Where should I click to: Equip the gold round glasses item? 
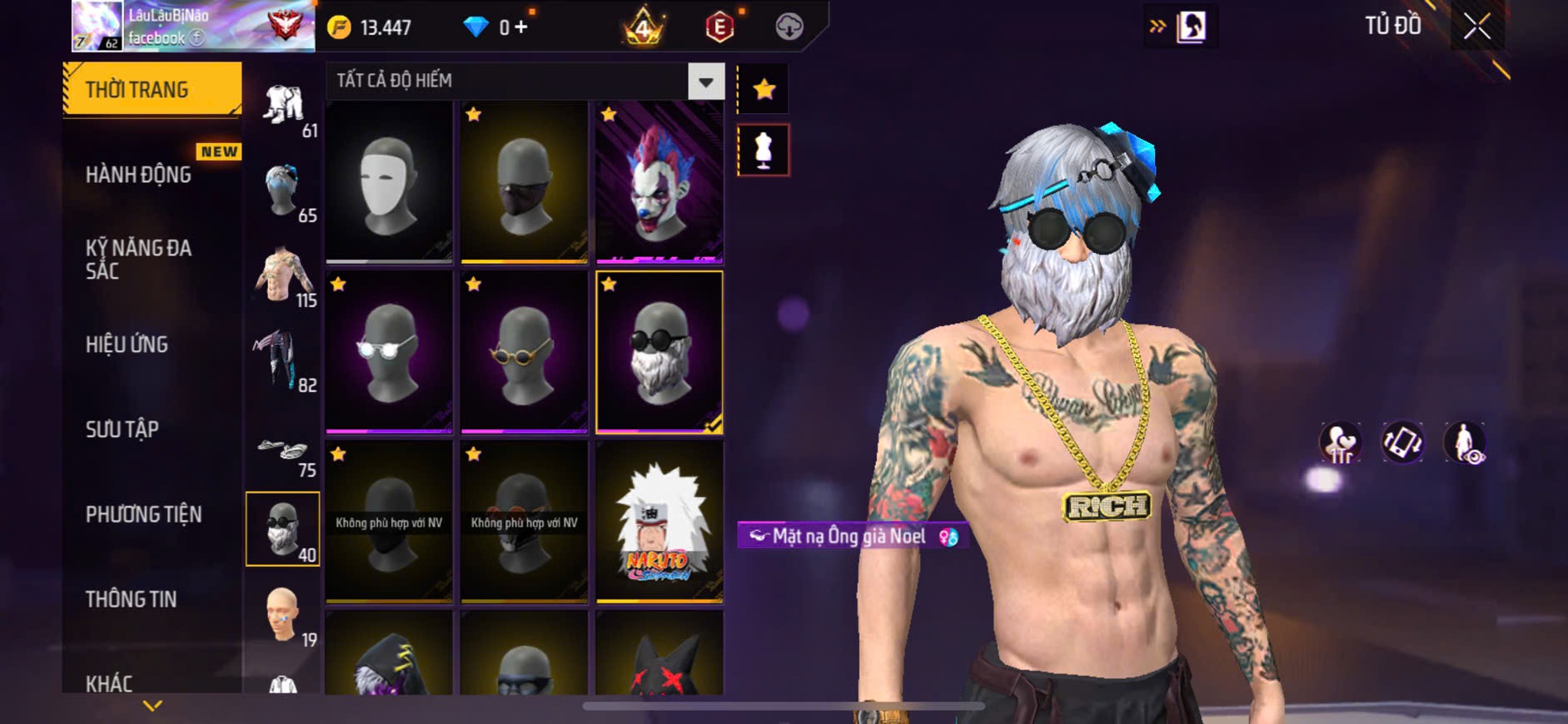point(524,352)
